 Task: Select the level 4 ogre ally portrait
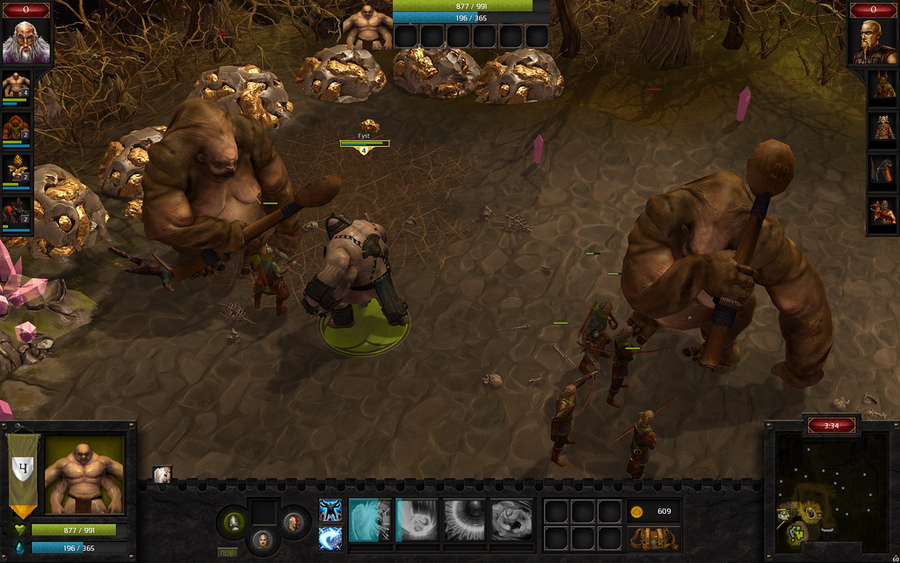pyautogui.click(x=16, y=86)
